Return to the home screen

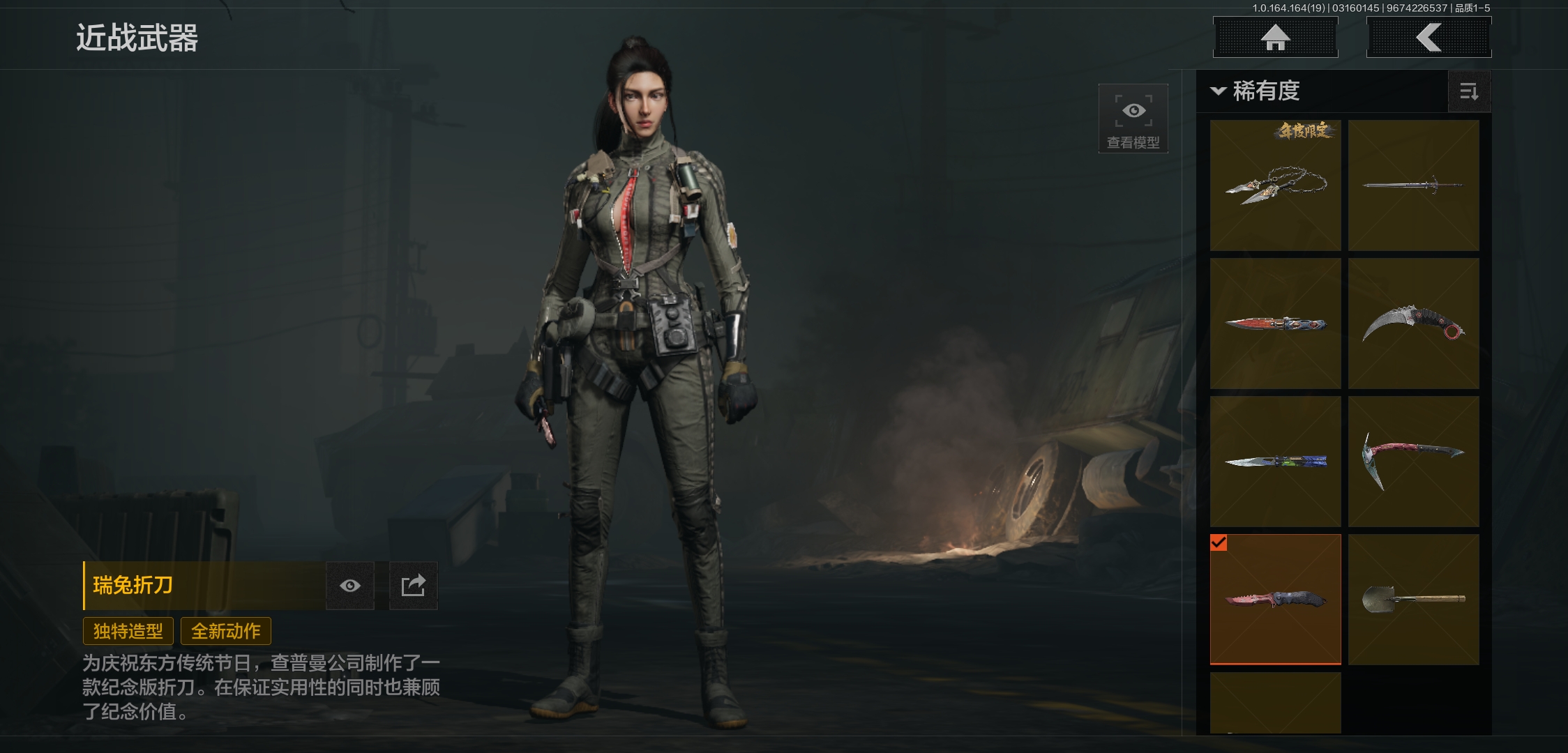pos(1275,38)
